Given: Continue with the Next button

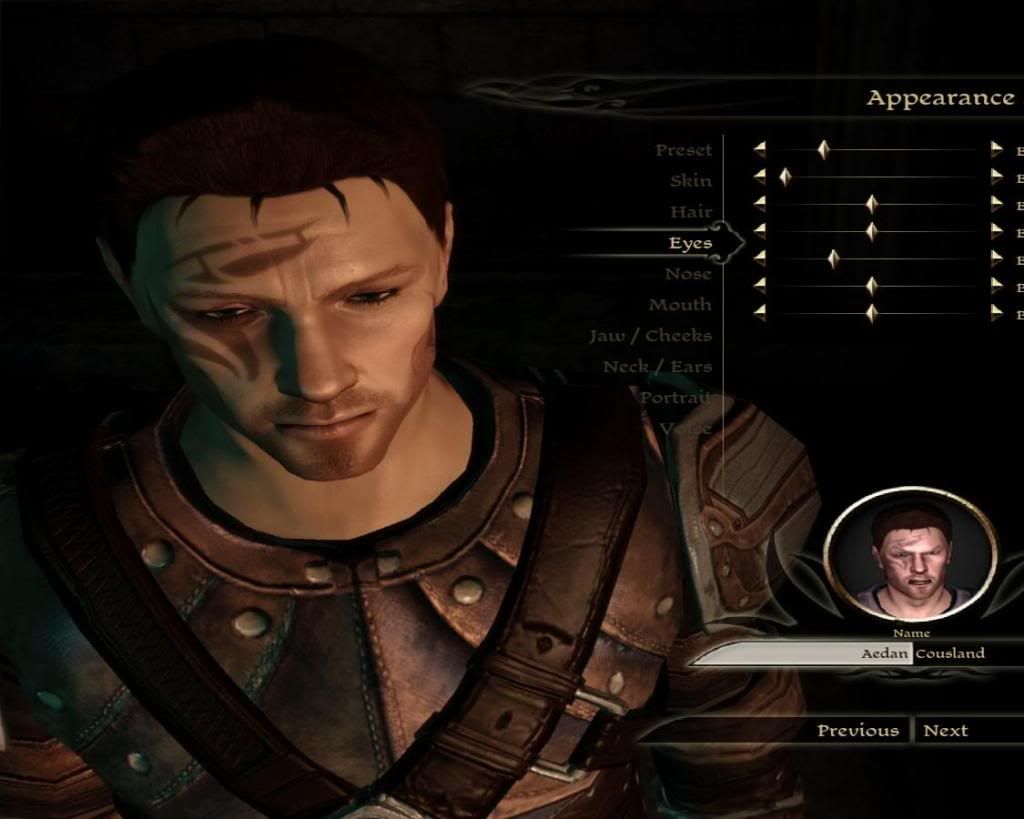Looking at the screenshot, I should coord(945,730).
